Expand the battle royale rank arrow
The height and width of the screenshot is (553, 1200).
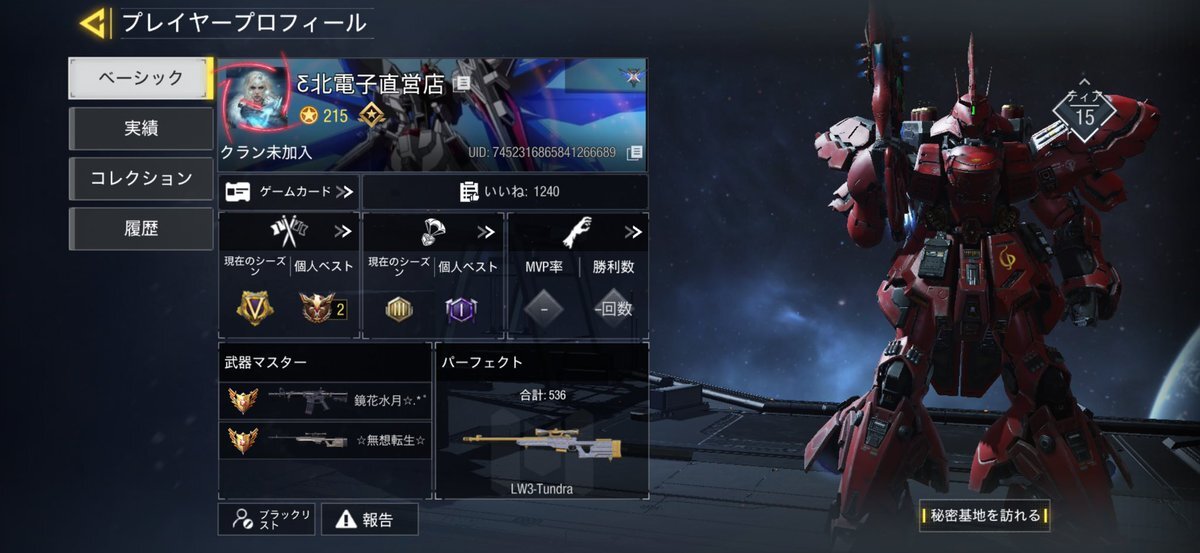[487, 232]
